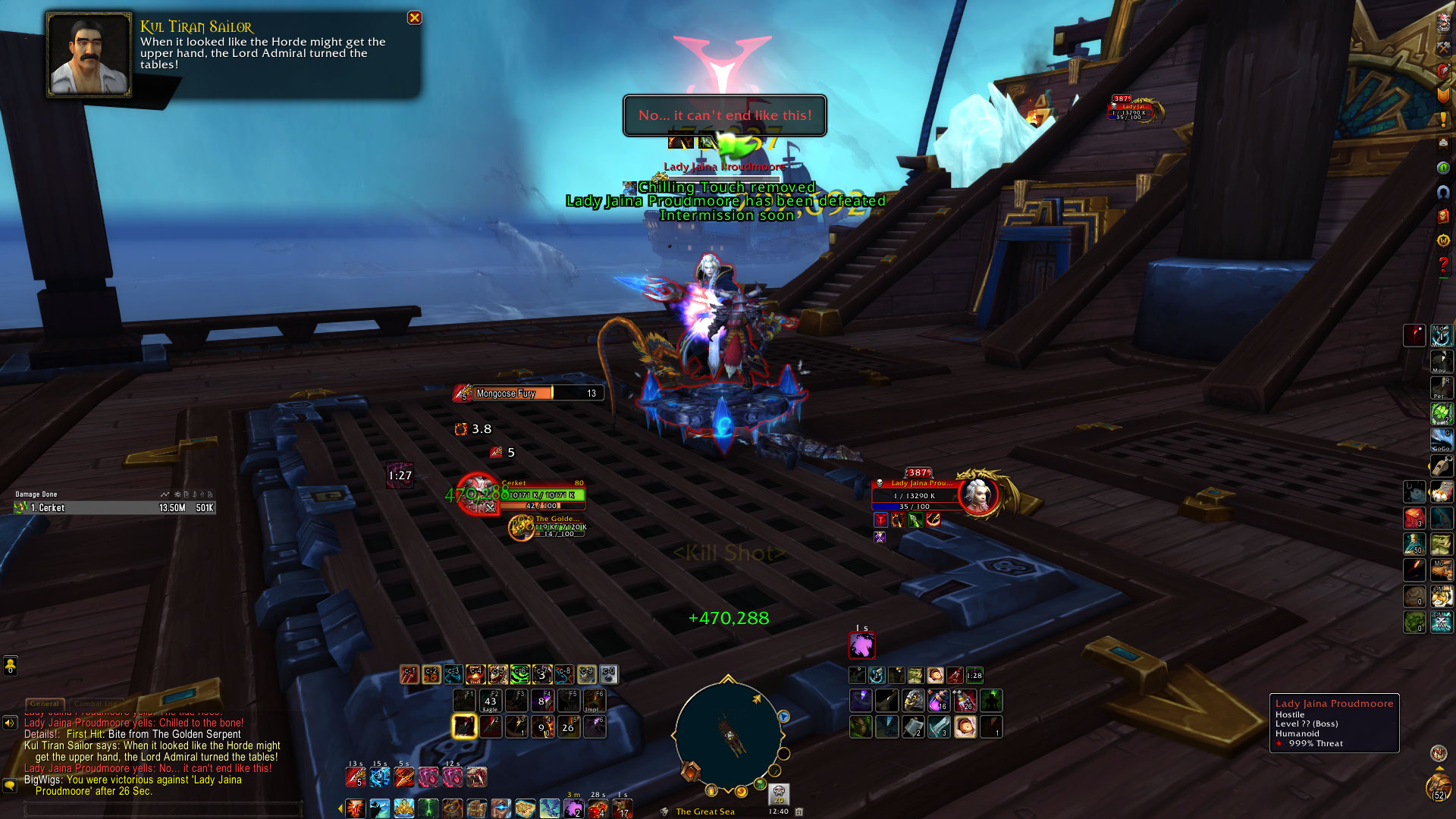Select Cerket's row in Damage Done meter
Viewport: 1456px width, 819px height.
pos(114,508)
